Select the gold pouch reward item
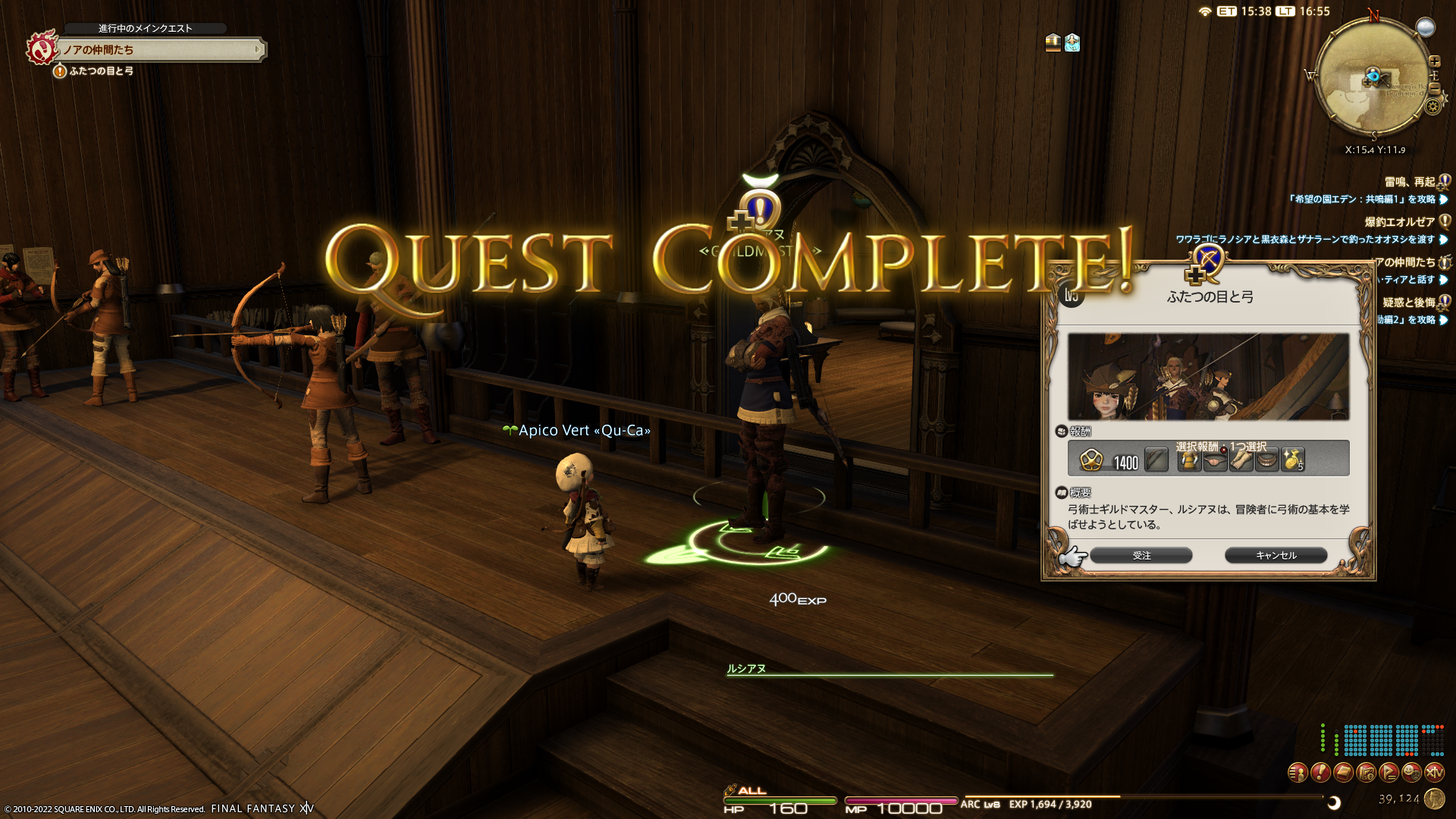This screenshot has height=819, width=1456. coord(1292,460)
